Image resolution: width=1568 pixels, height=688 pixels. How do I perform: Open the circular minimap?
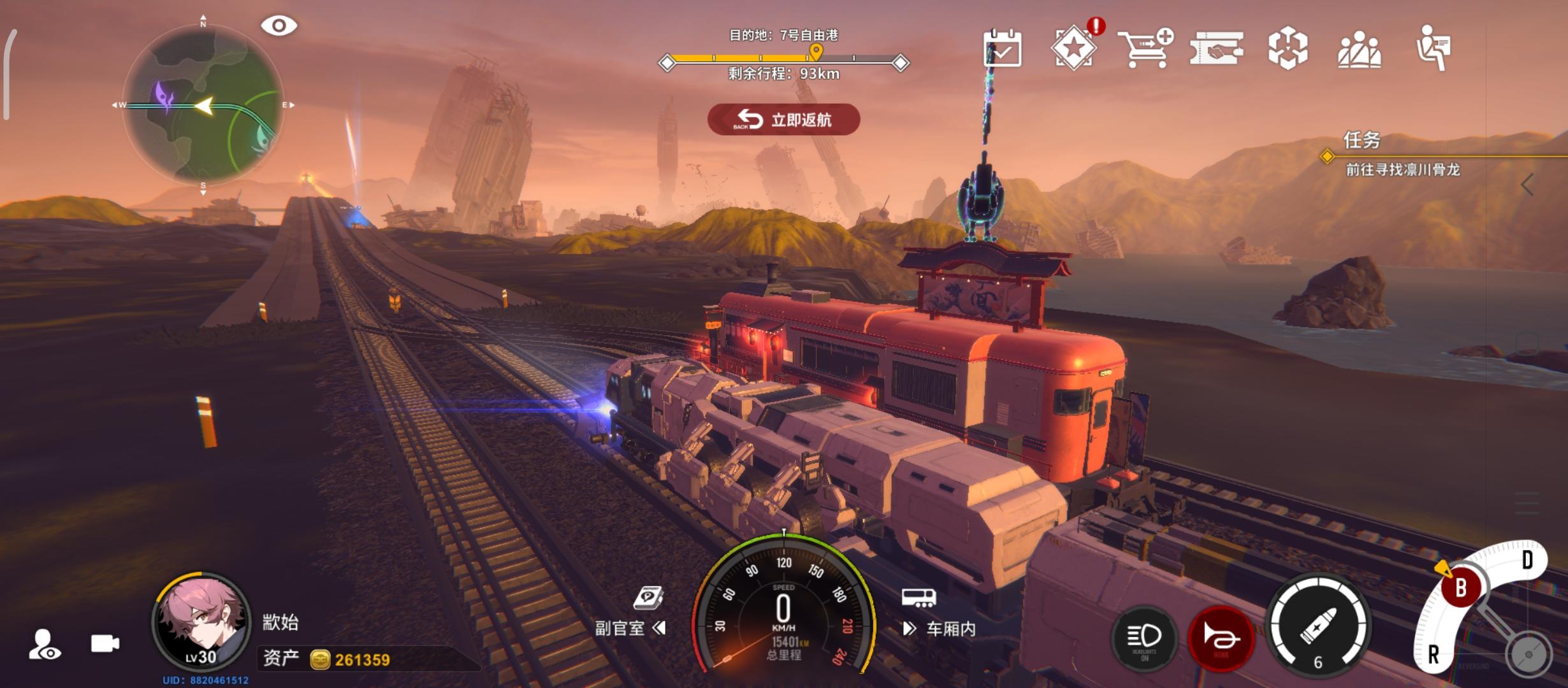click(x=203, y=105)
